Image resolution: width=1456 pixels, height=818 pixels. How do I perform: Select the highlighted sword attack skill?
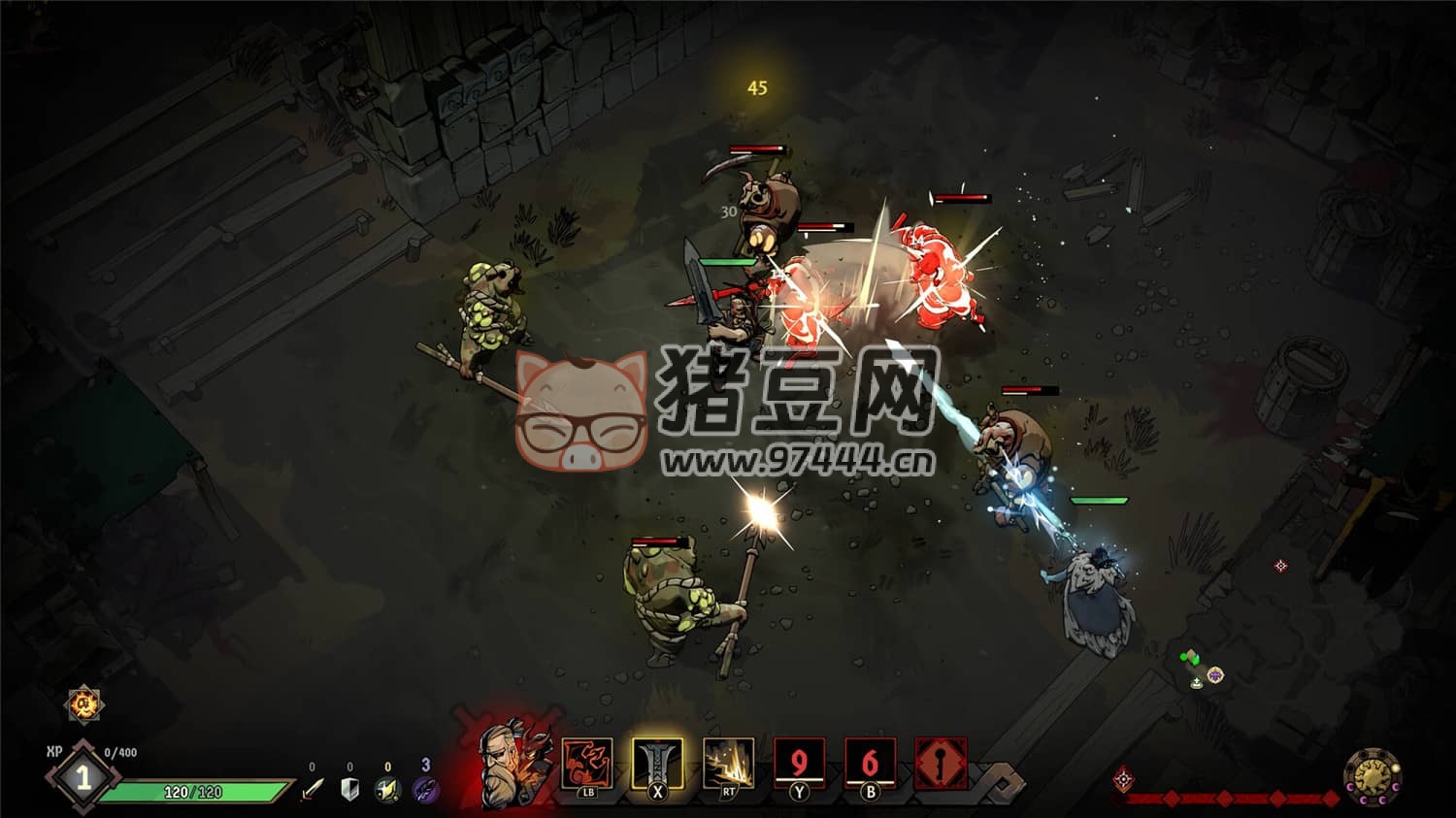click(x=658, y=764)
